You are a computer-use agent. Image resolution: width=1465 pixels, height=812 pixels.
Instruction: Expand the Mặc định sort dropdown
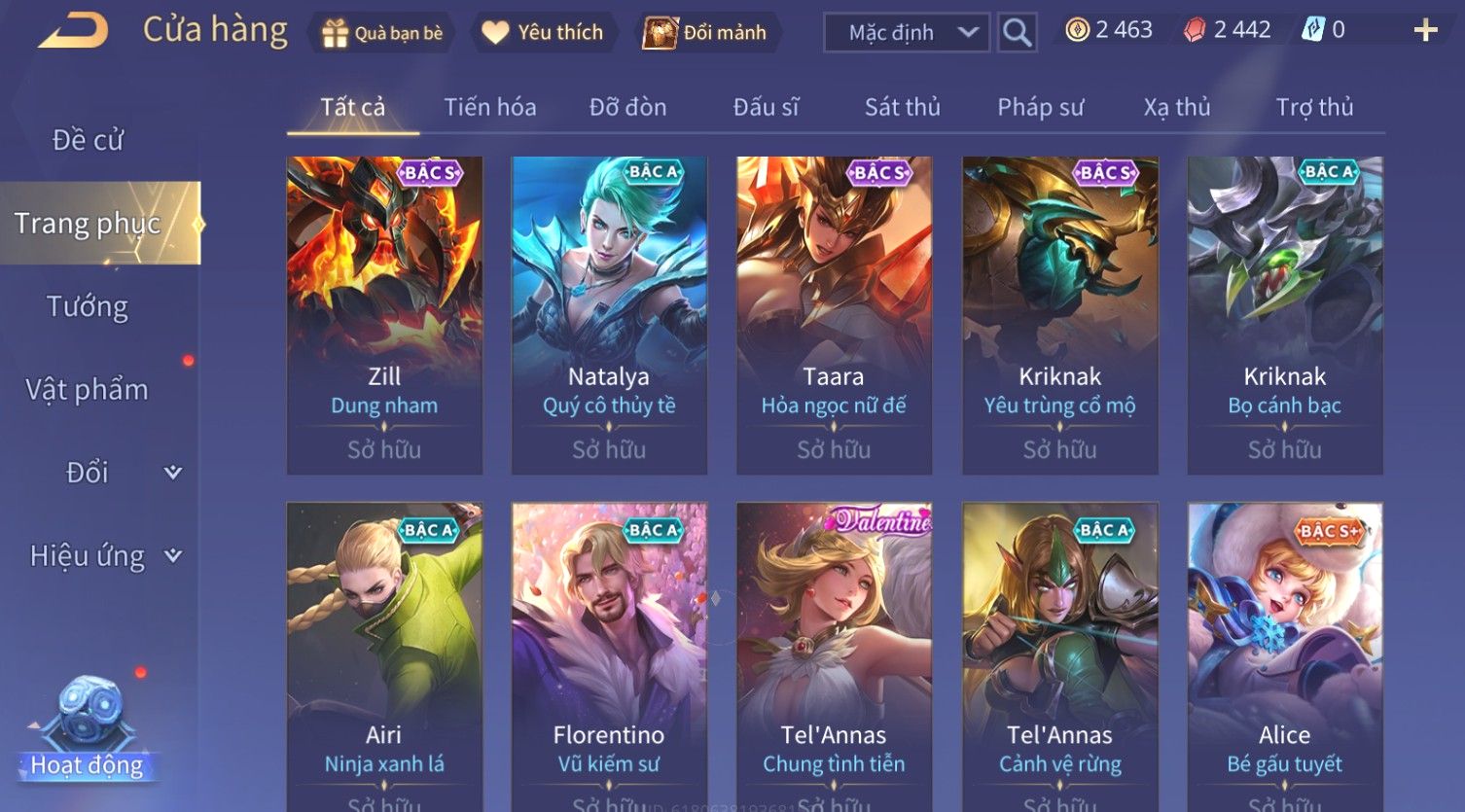click(907, 33)
